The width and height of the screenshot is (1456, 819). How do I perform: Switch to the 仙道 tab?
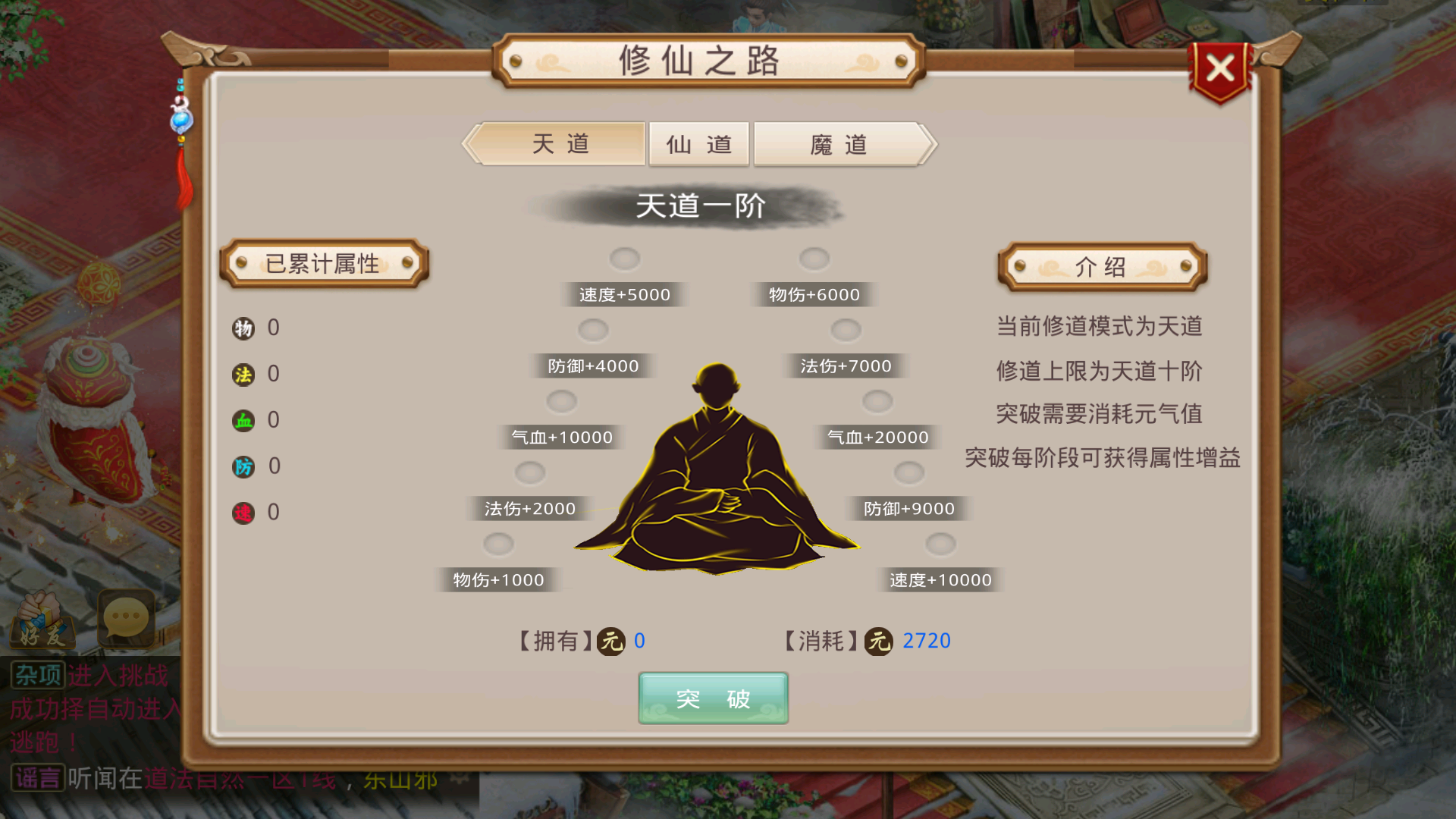tap(698, 144)
